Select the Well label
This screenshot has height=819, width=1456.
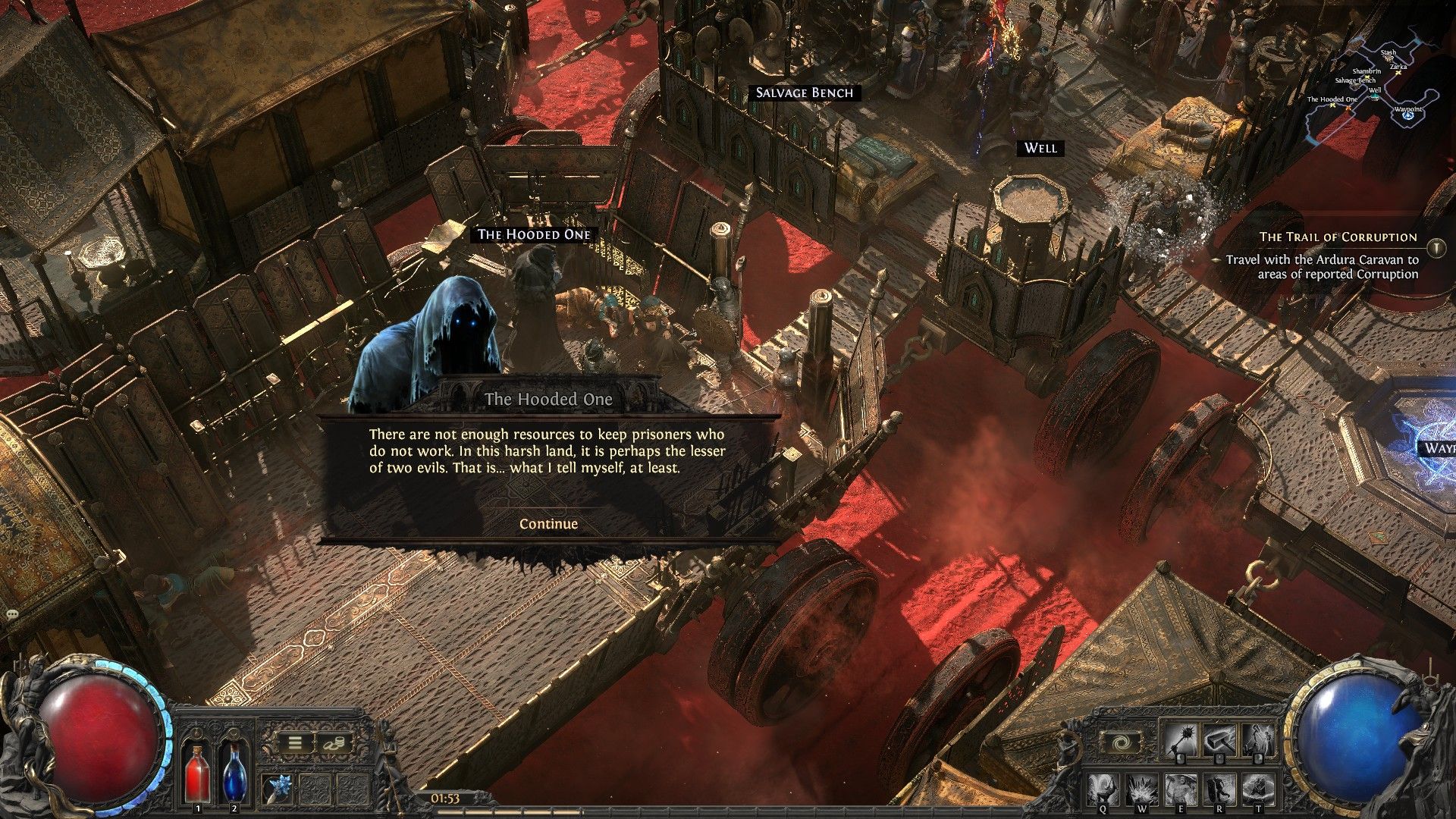click(x=1040, y=148)
